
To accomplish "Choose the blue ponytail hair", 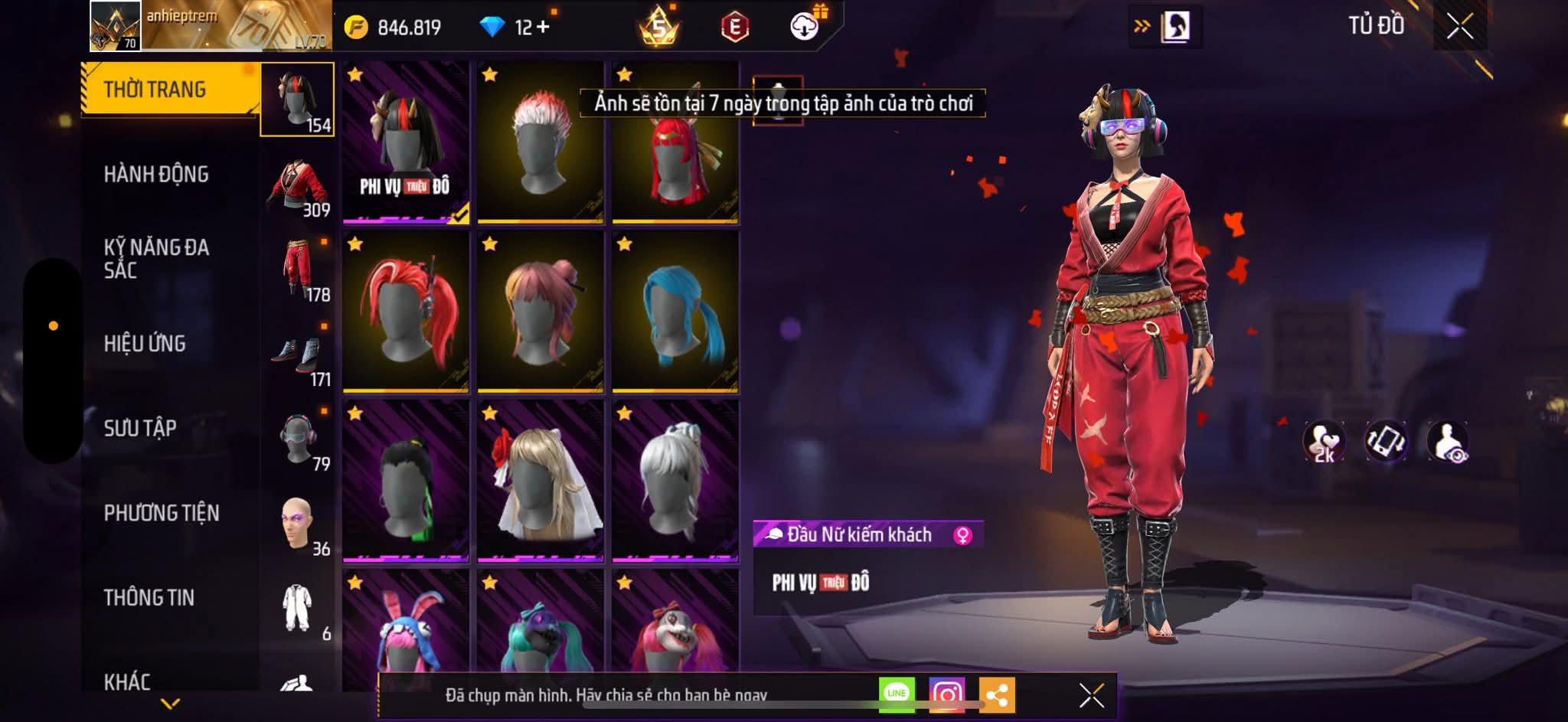I will 675,312.
